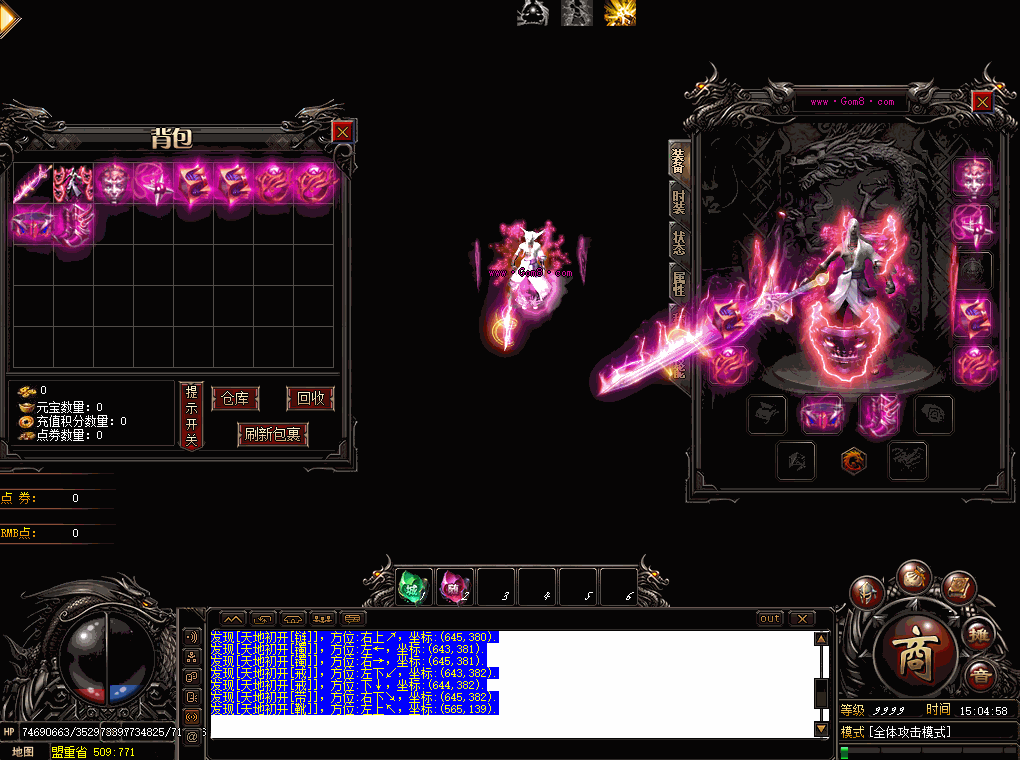Use the pink 随 stone in hotbar slot 2

pos(455,587)
